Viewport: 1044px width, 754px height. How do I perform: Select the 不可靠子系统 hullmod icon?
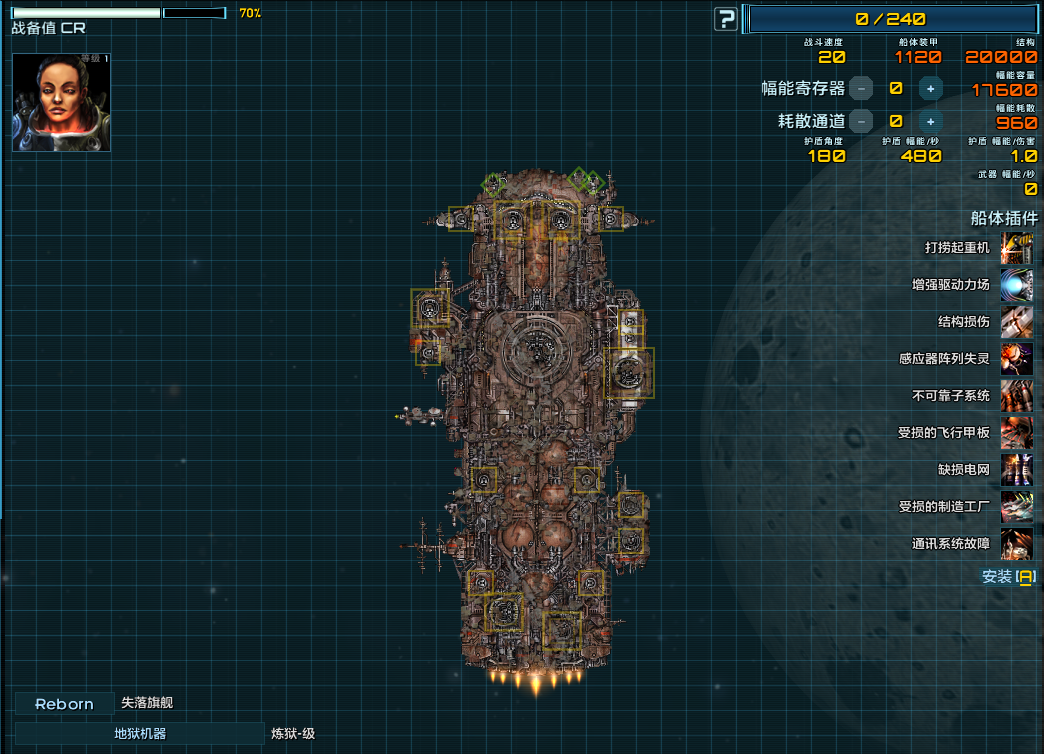pyautogui.click(x=1017, y=395)
